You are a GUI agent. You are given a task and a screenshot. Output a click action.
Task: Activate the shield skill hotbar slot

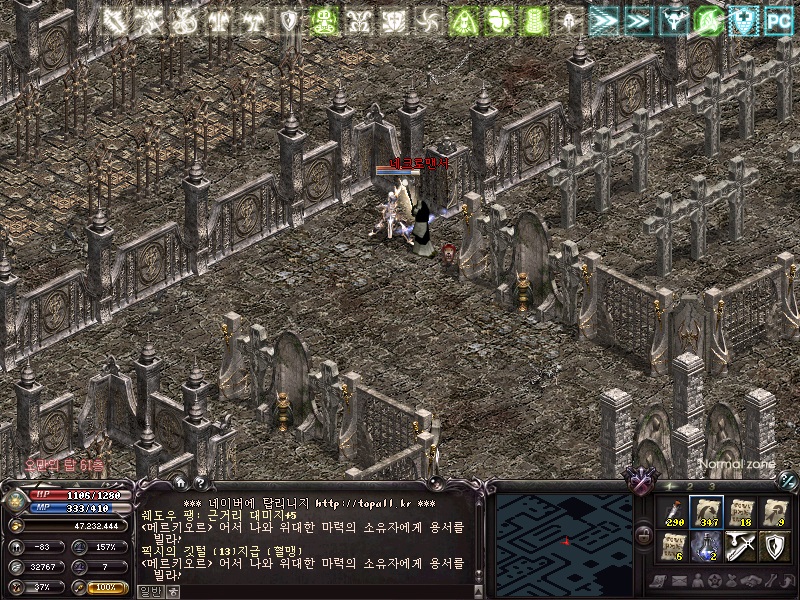click(775, 546)
